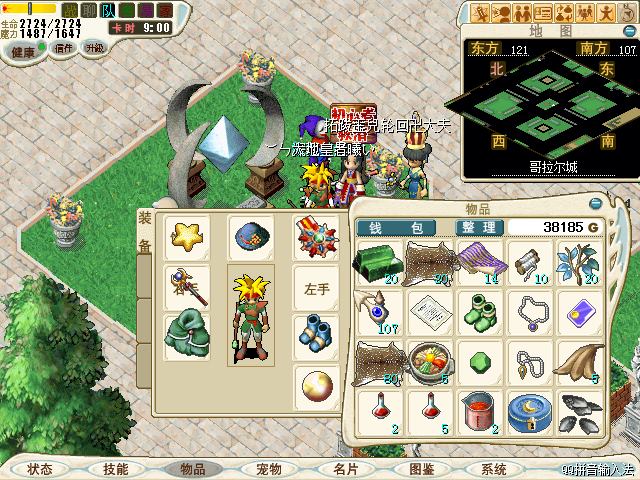Screen dimensions: 640x480
Task: Choose the blue moon treasure box
Action: click(529, 411)
